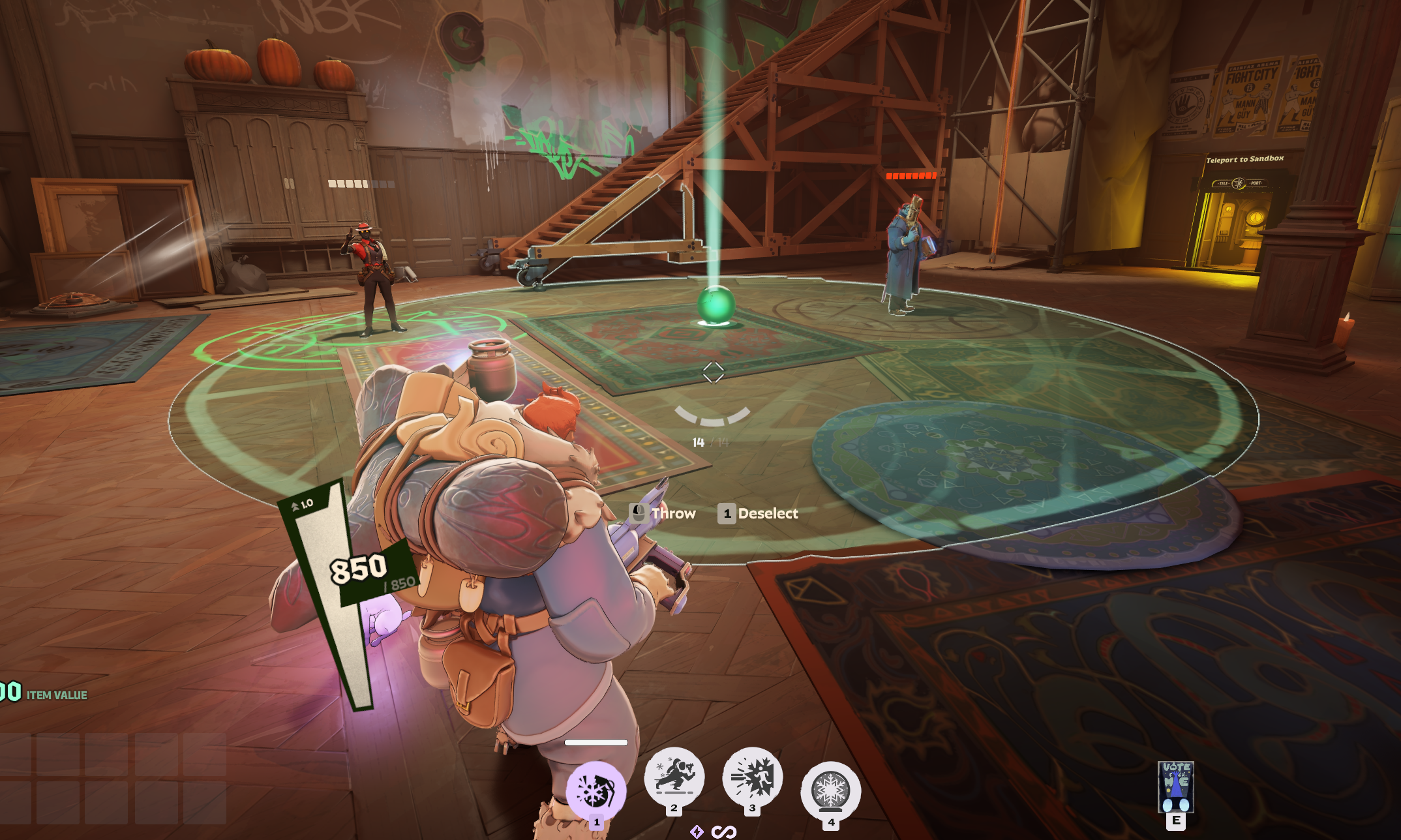Use the wall-breaking charge ability
The width and height of the screenshot is (1401, 840).
click(752, 776)
